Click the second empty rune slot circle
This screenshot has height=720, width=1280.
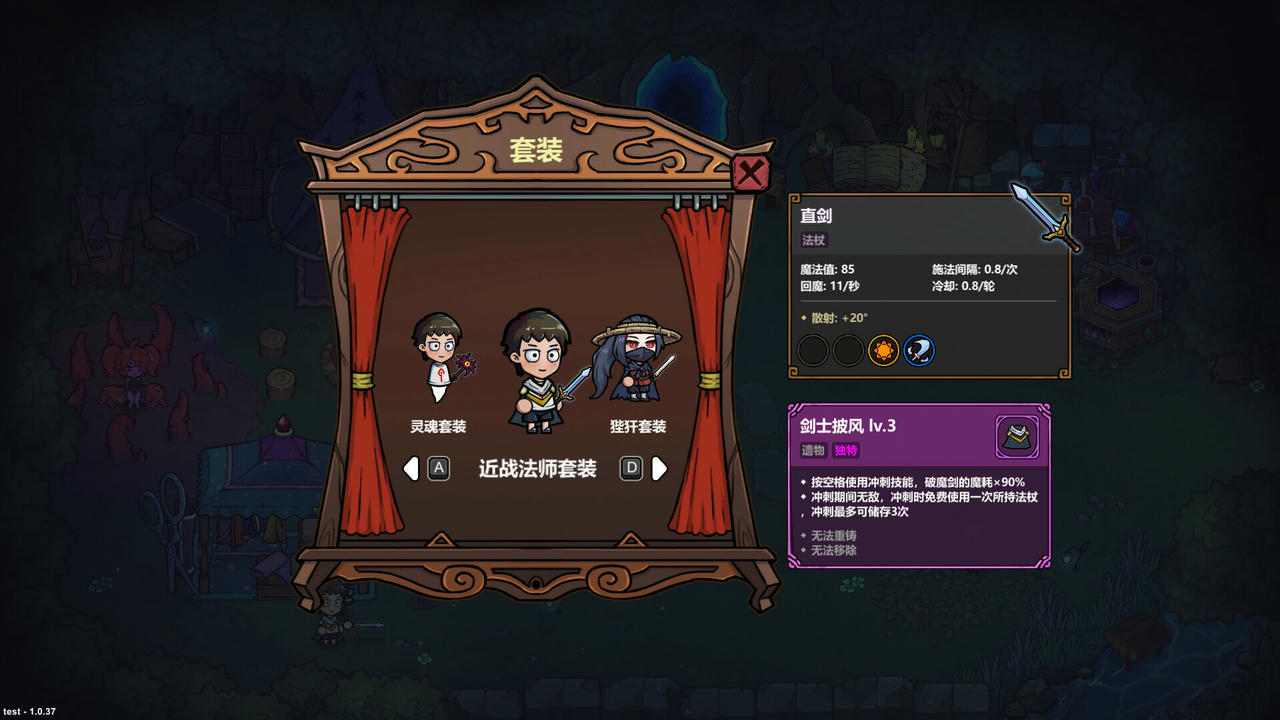[x=848, y=351]
